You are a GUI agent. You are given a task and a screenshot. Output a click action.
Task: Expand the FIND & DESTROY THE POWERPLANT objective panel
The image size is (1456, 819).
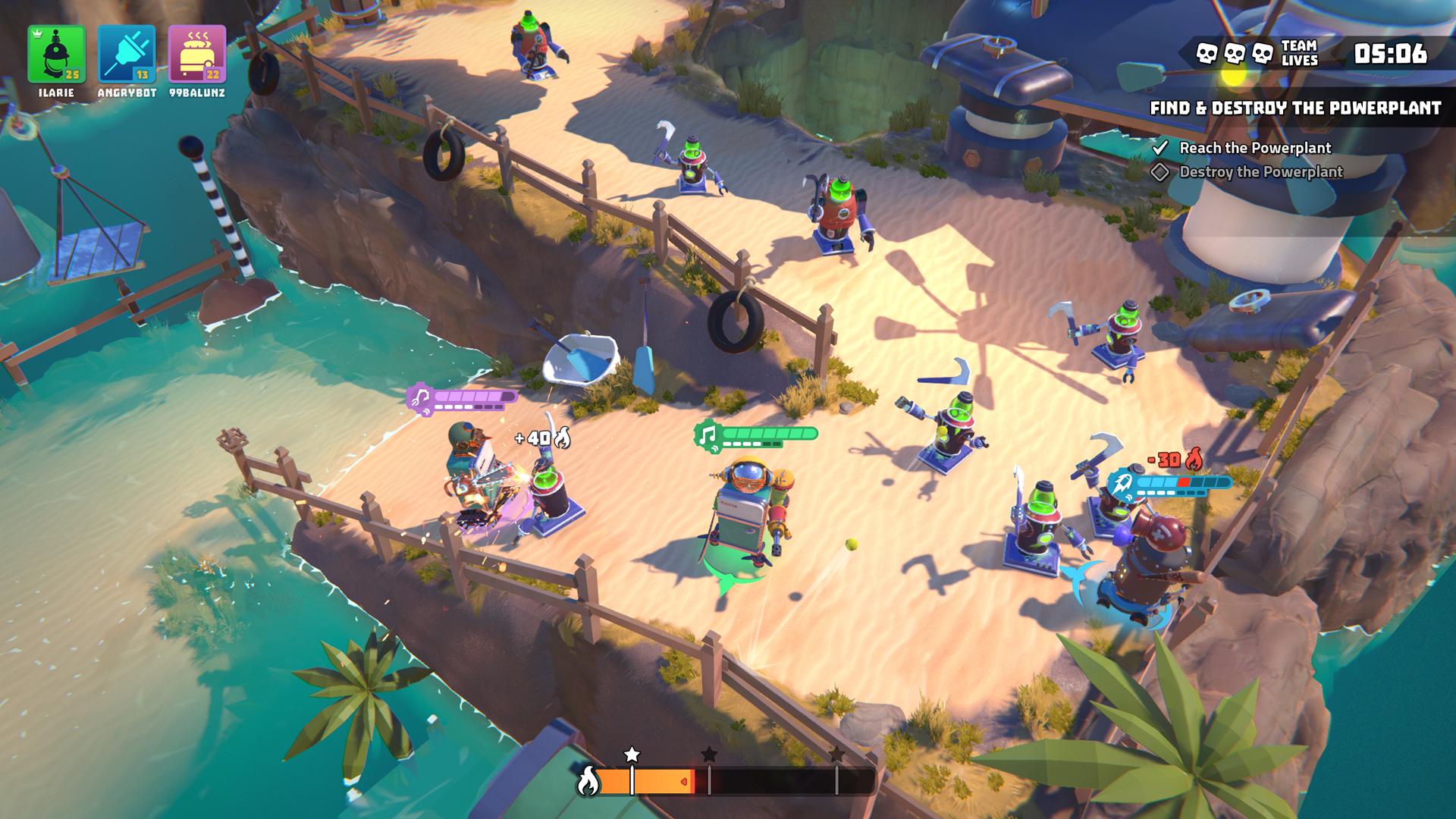point(1298,108)
